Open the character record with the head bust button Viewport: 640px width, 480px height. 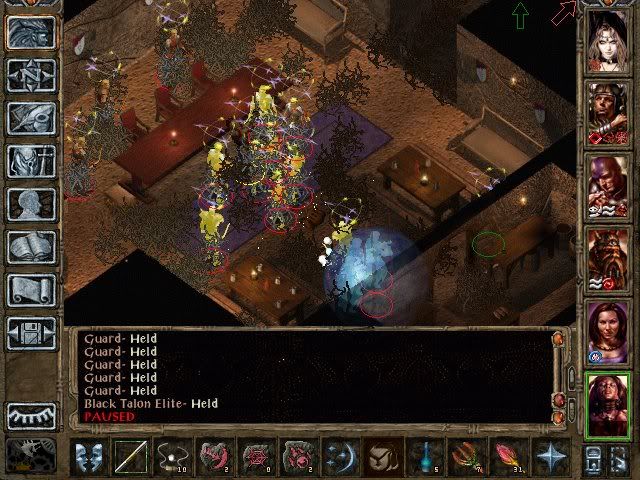point(31,204)
